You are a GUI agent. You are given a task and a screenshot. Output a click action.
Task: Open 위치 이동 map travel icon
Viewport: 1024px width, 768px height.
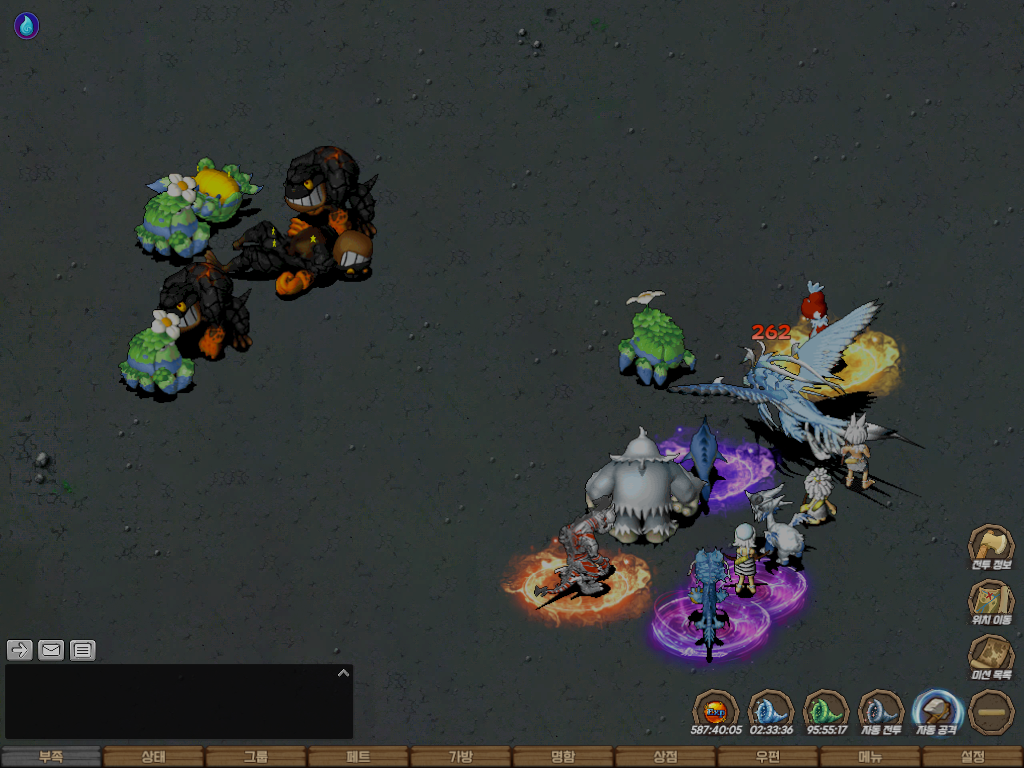point(991,600)
